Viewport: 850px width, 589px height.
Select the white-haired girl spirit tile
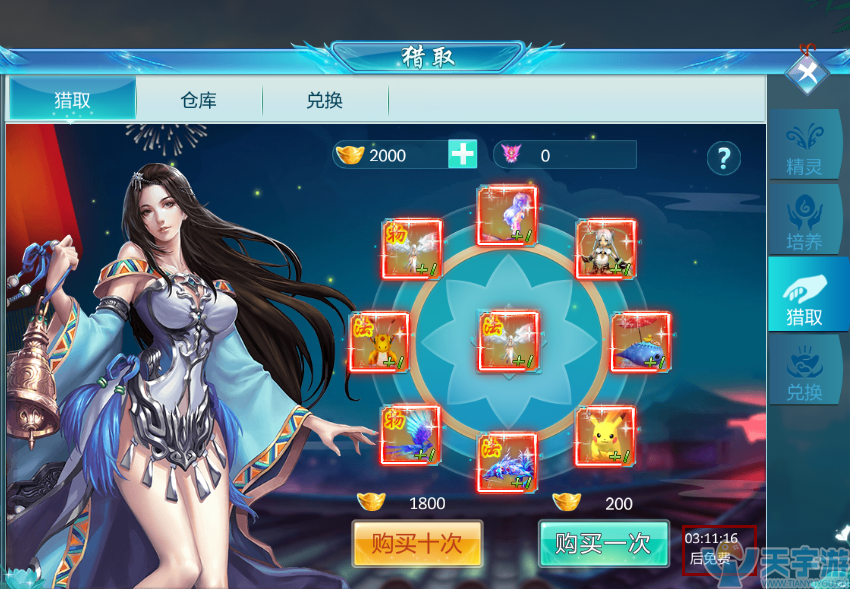(x=606, y=249)
